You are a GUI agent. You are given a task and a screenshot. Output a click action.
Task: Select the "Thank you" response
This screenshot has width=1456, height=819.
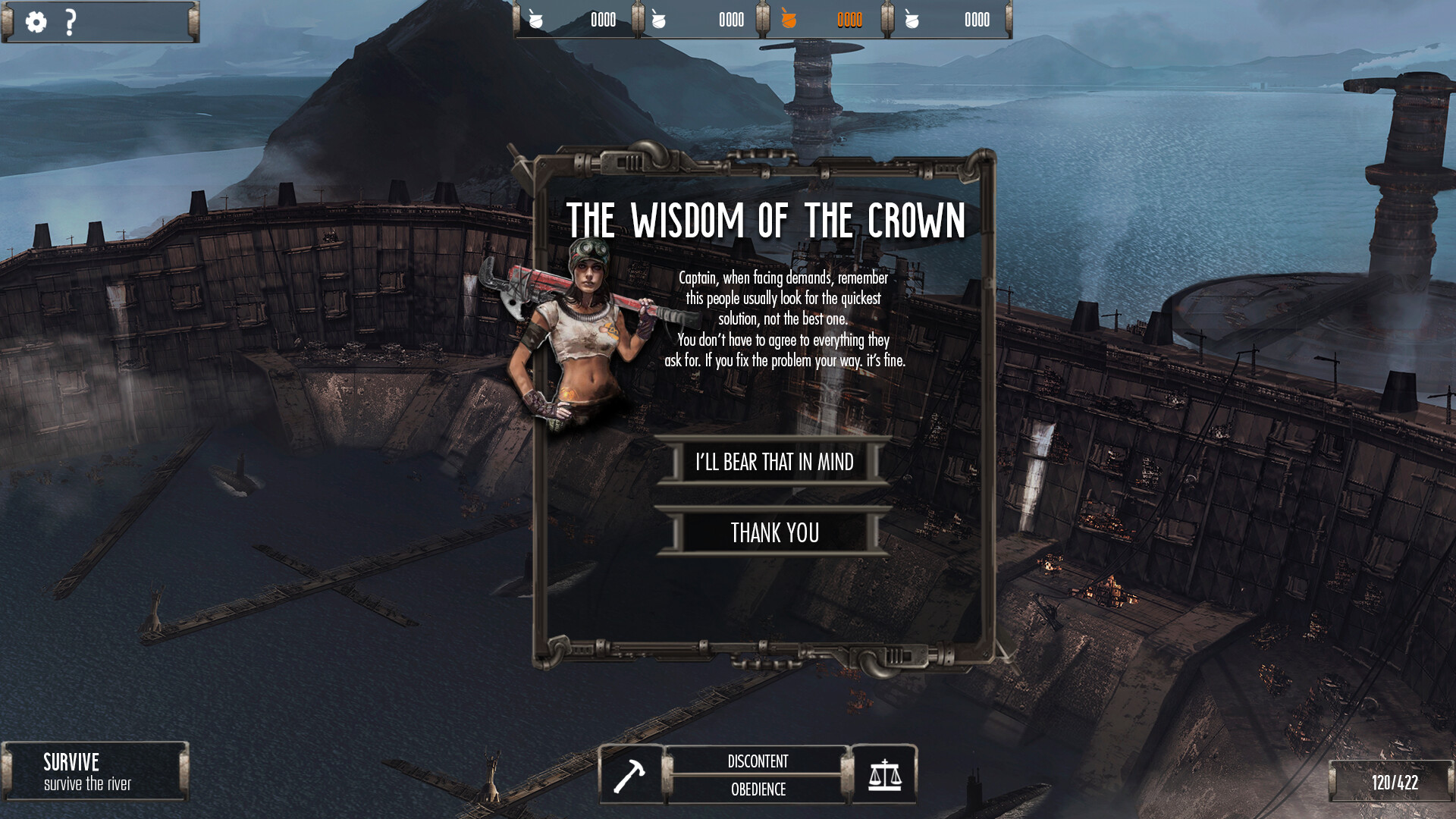[773, 532]
